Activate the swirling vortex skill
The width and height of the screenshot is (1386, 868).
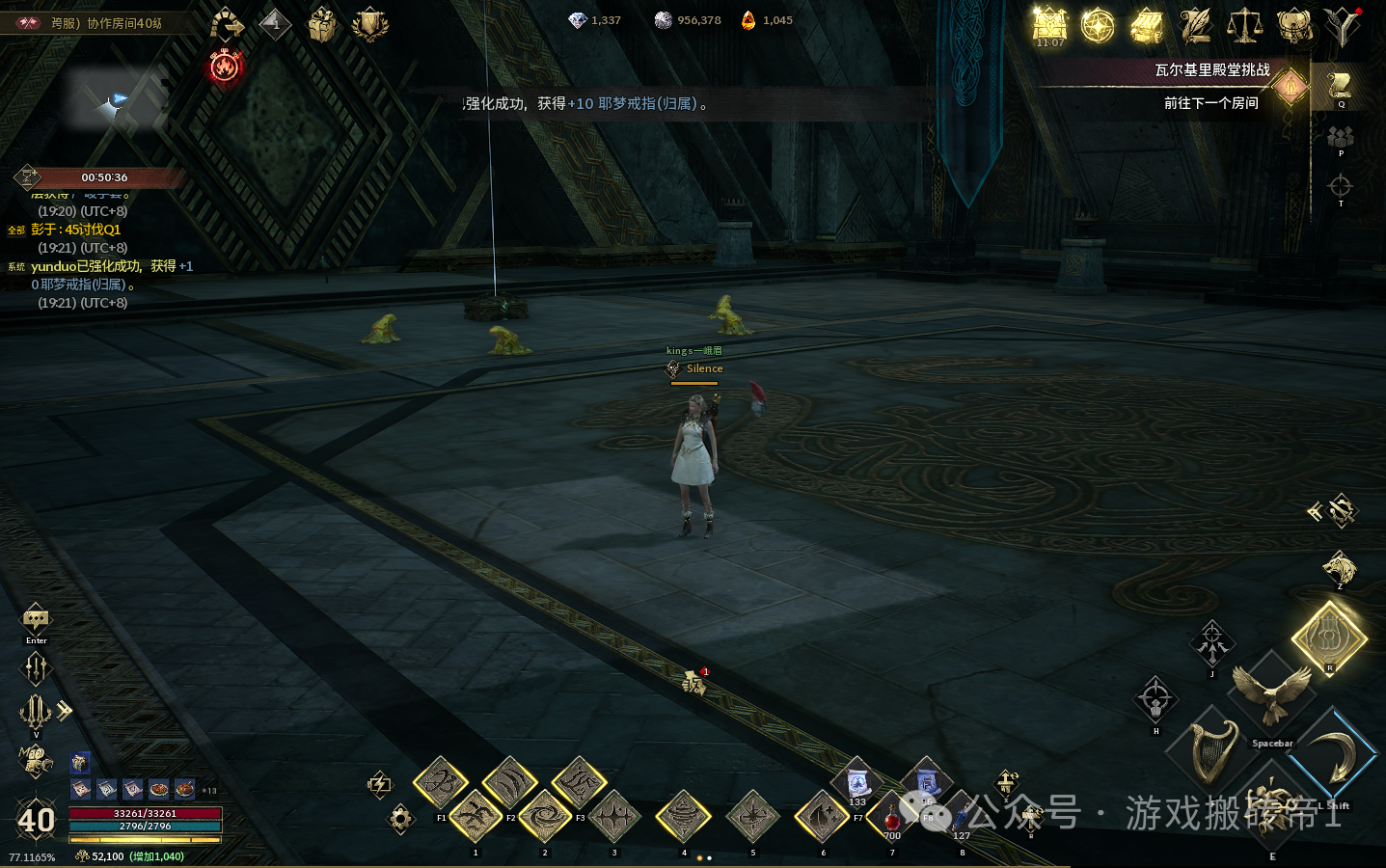point(545,818)
